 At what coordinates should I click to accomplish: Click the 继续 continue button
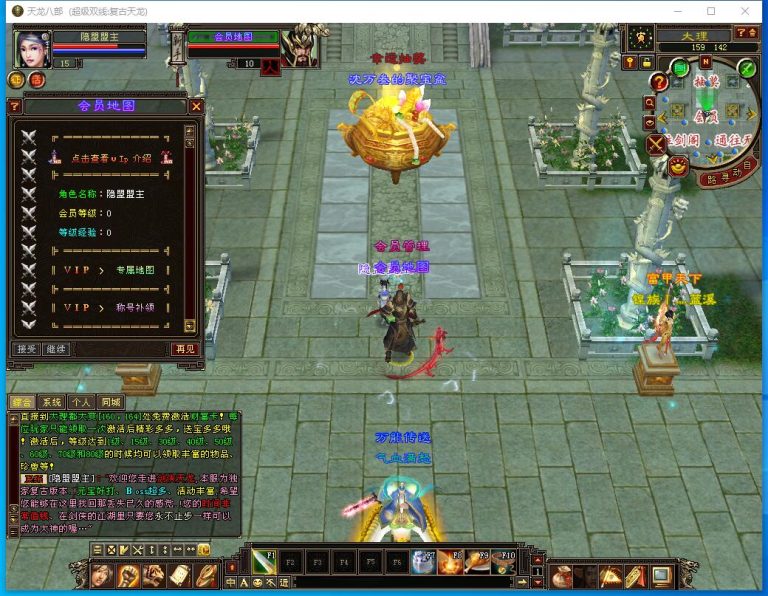(56, 349)
